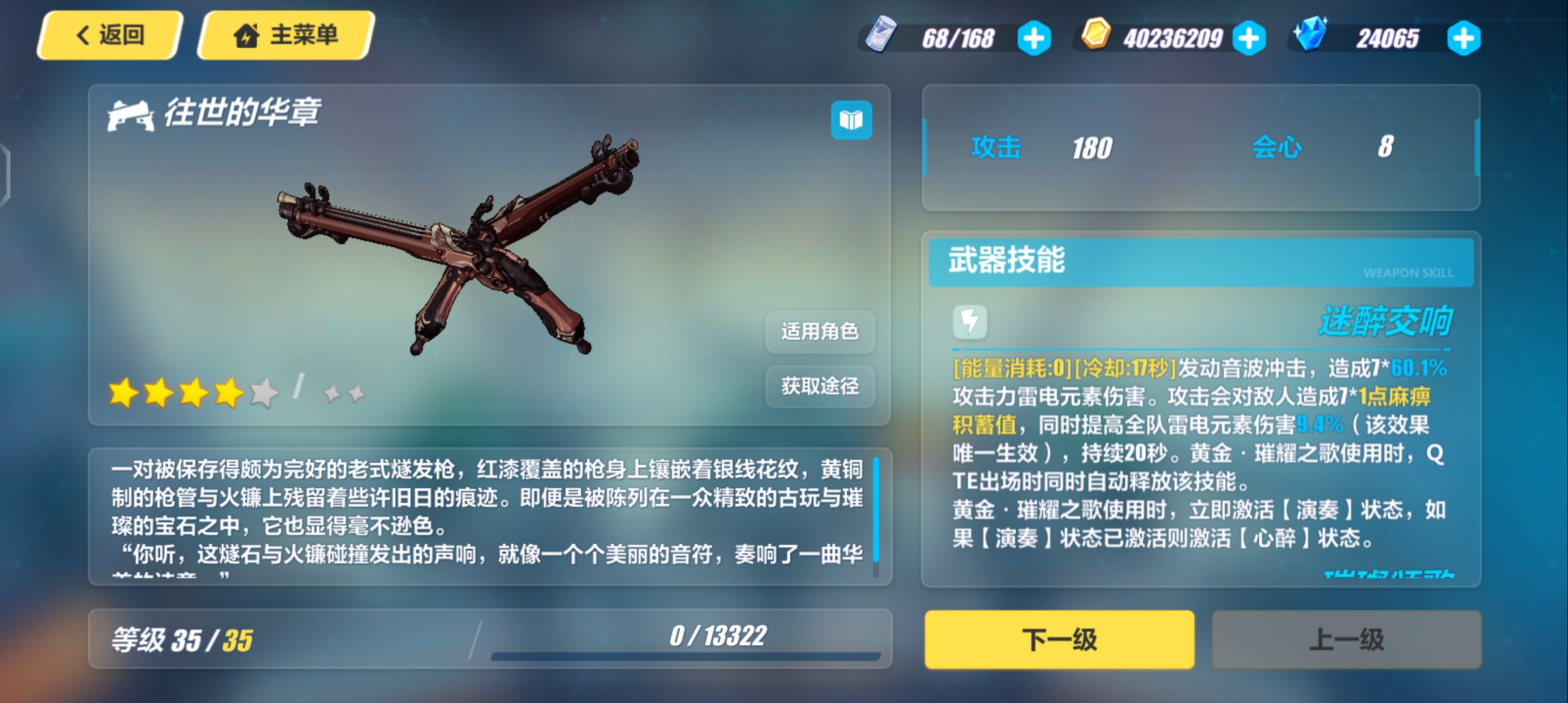Add stamina with the plus button
This screenshot has width=1568, height=703.
(1034, 38)
